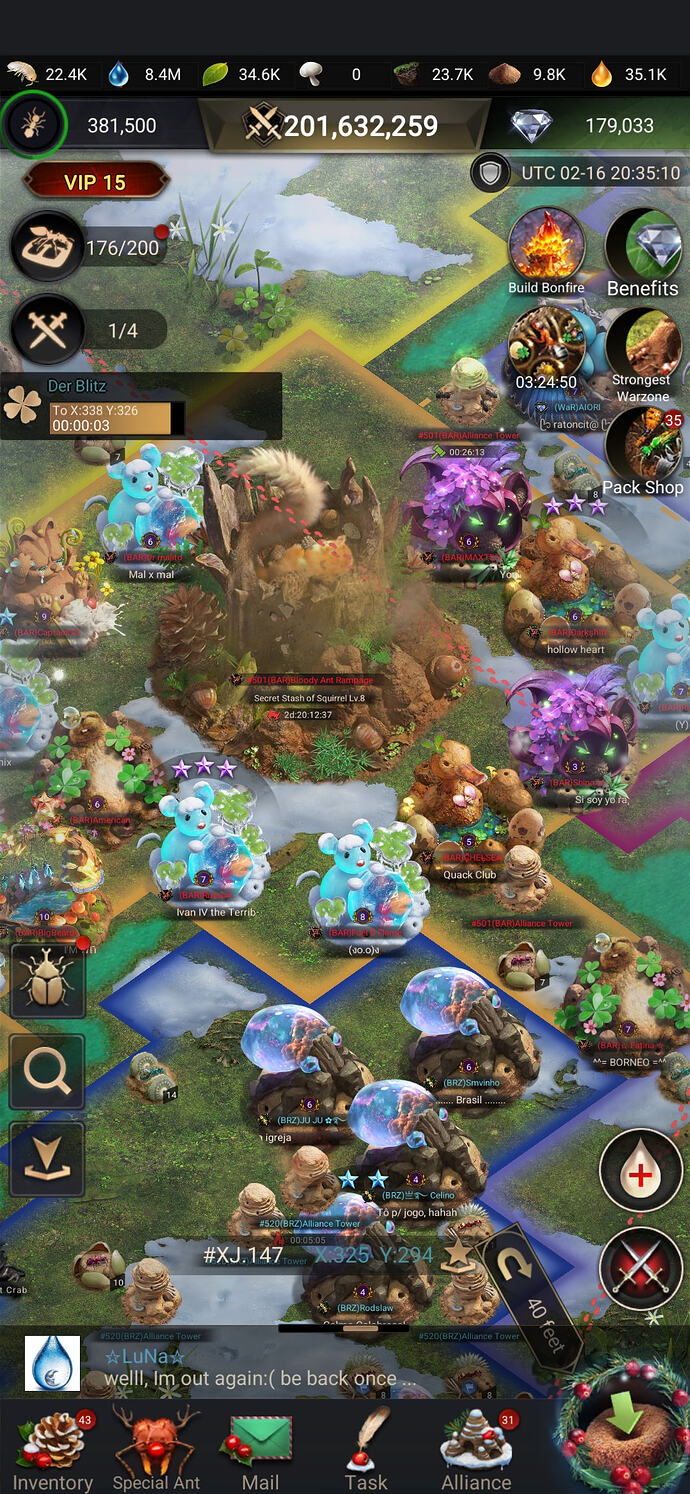
Task: Tap the download arrow tray button
Action: point(47,1159)
